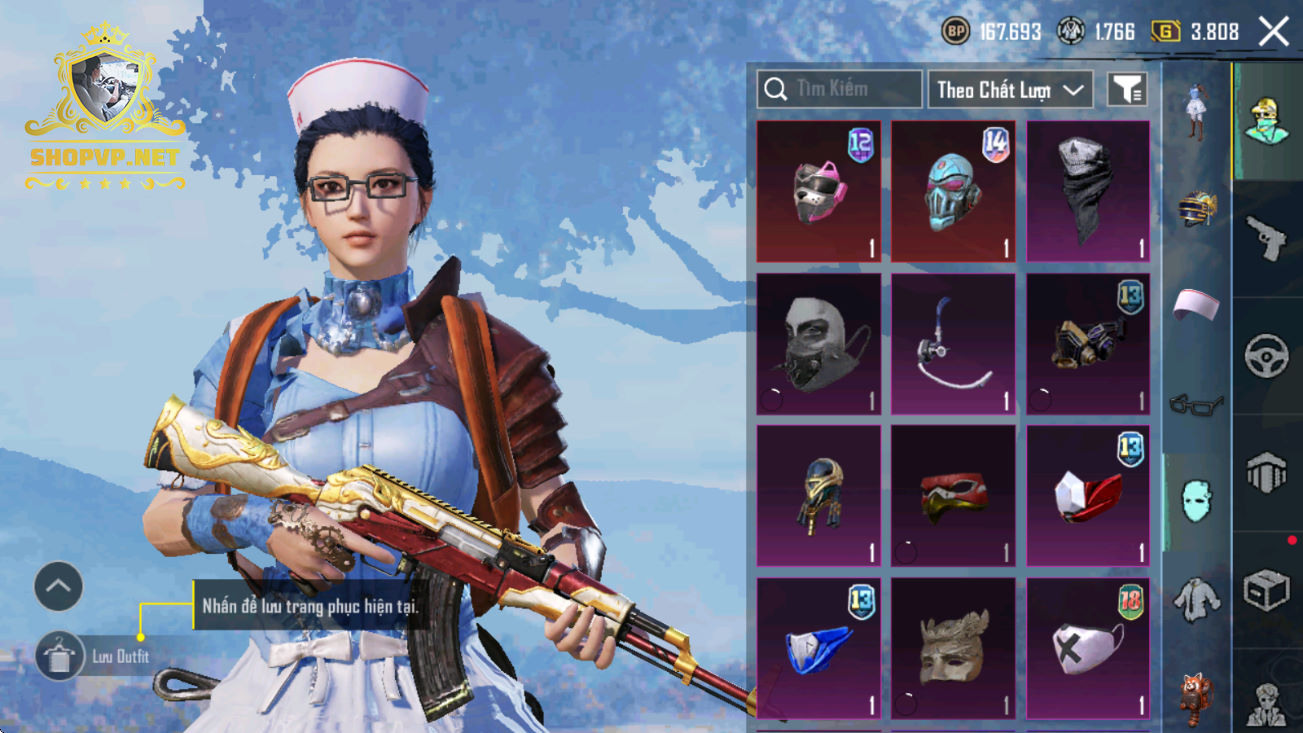Choose the black skull bandana
This screenshot has height=733, width=1303.
coord(1088,192)
